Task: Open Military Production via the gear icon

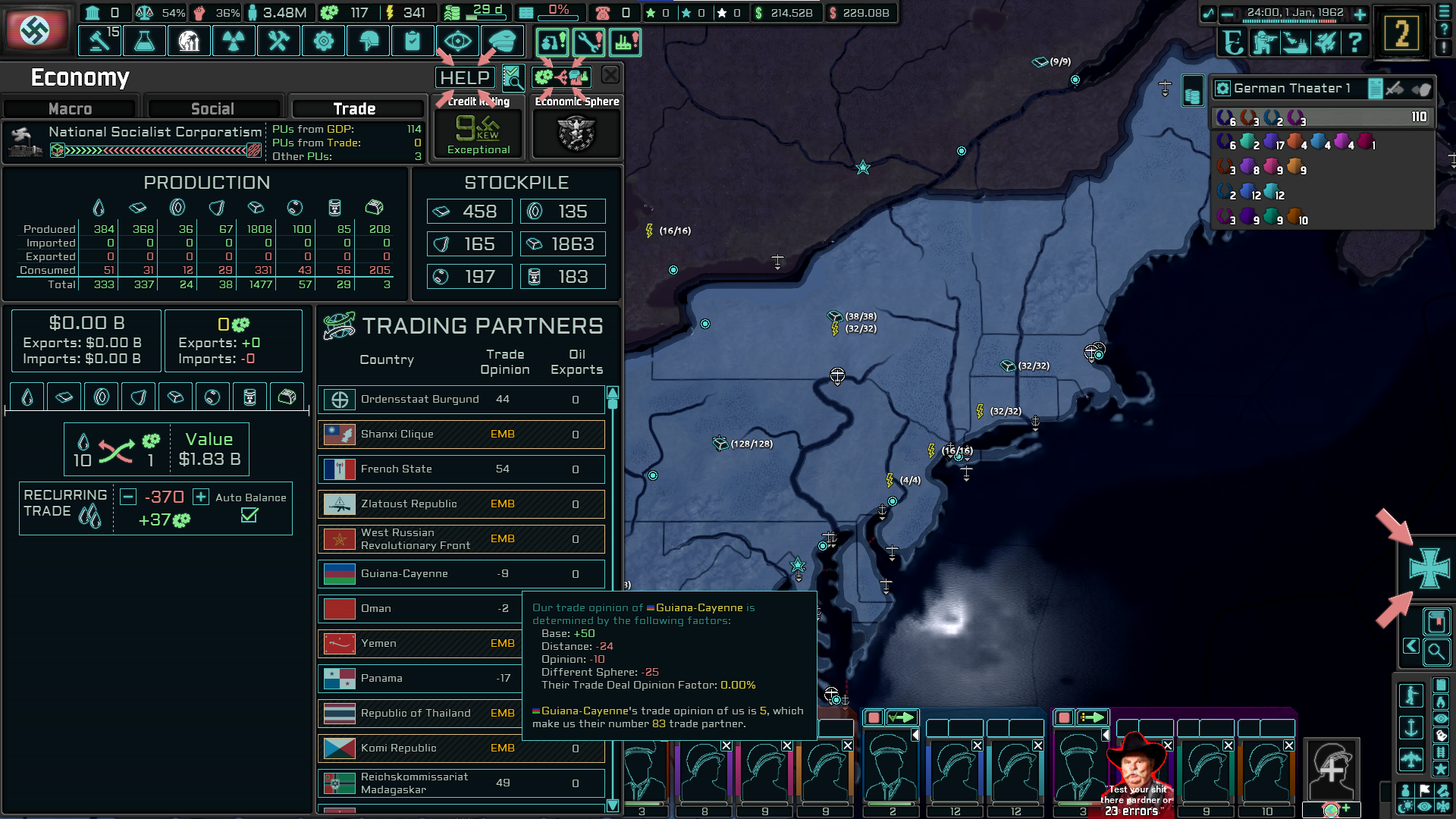Action: (x=323, y=40)
